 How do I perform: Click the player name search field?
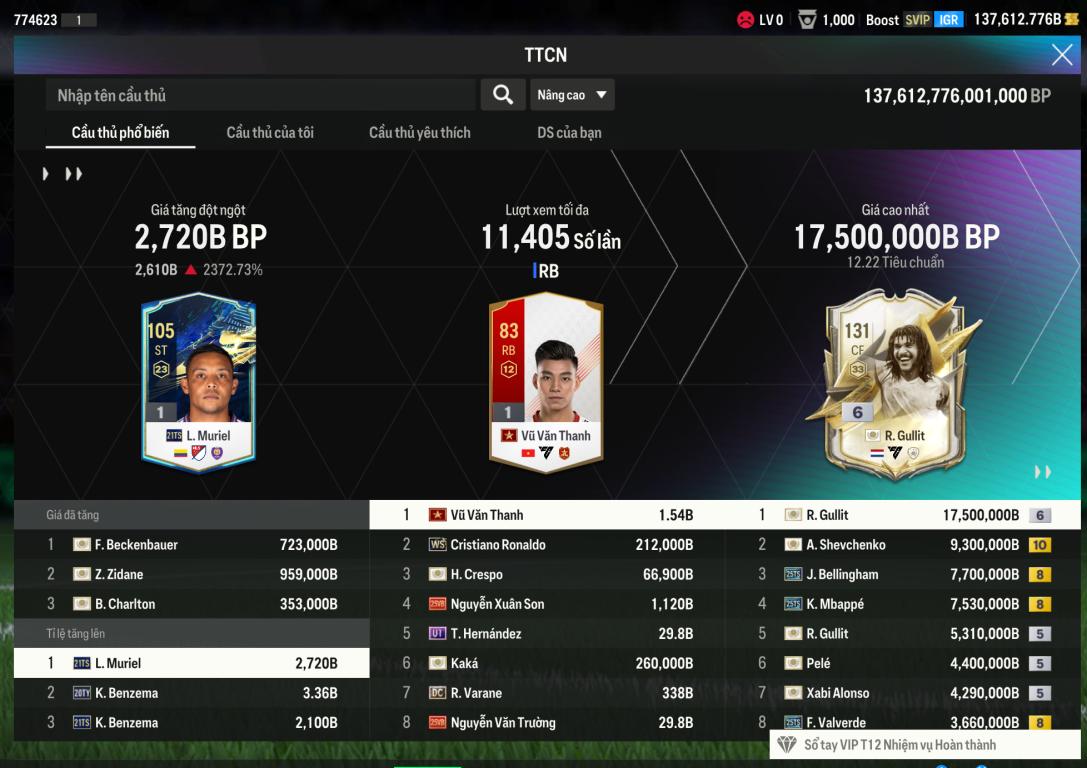260,95
